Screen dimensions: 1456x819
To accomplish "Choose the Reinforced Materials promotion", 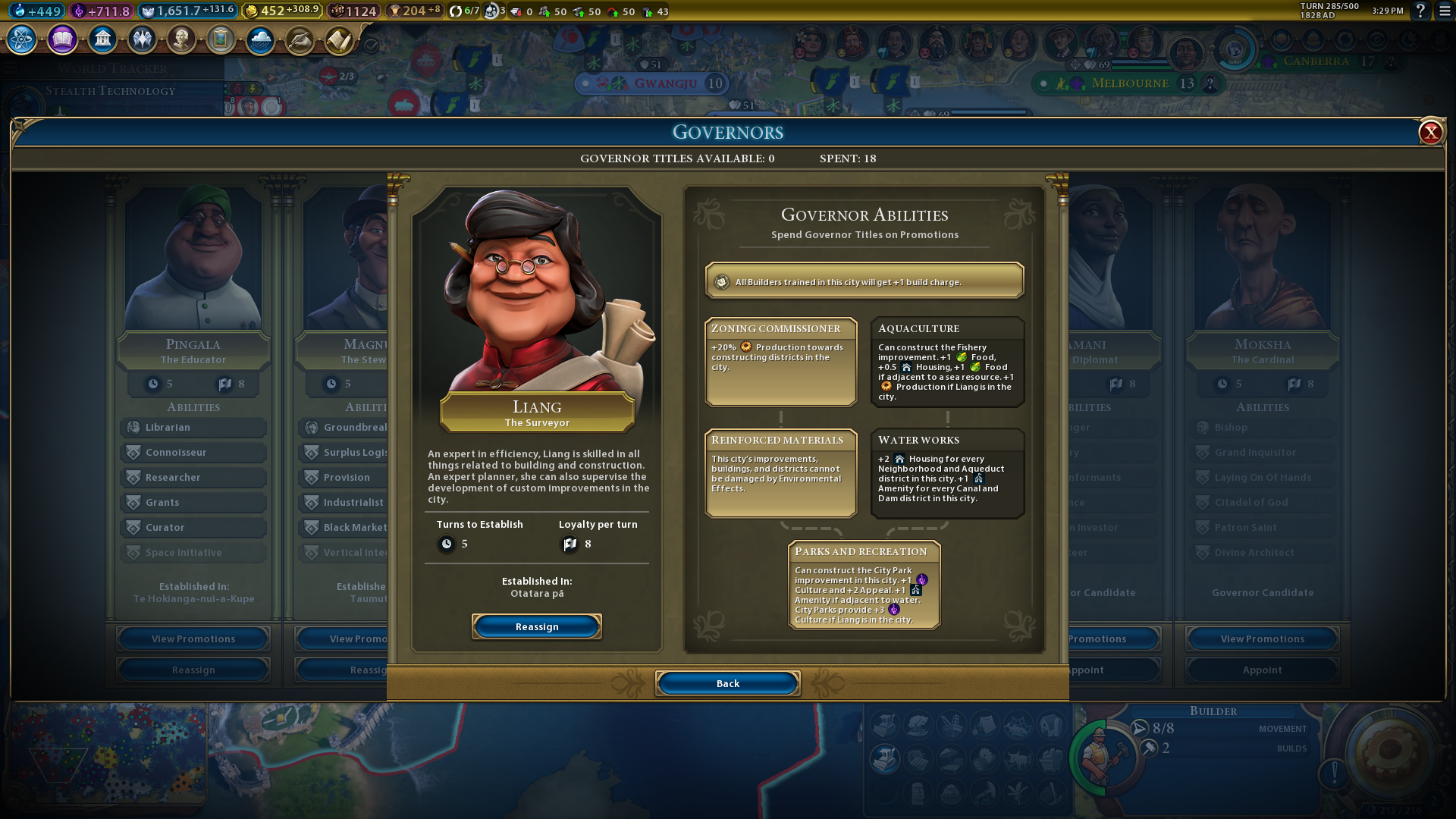I will tap(780, 473).
